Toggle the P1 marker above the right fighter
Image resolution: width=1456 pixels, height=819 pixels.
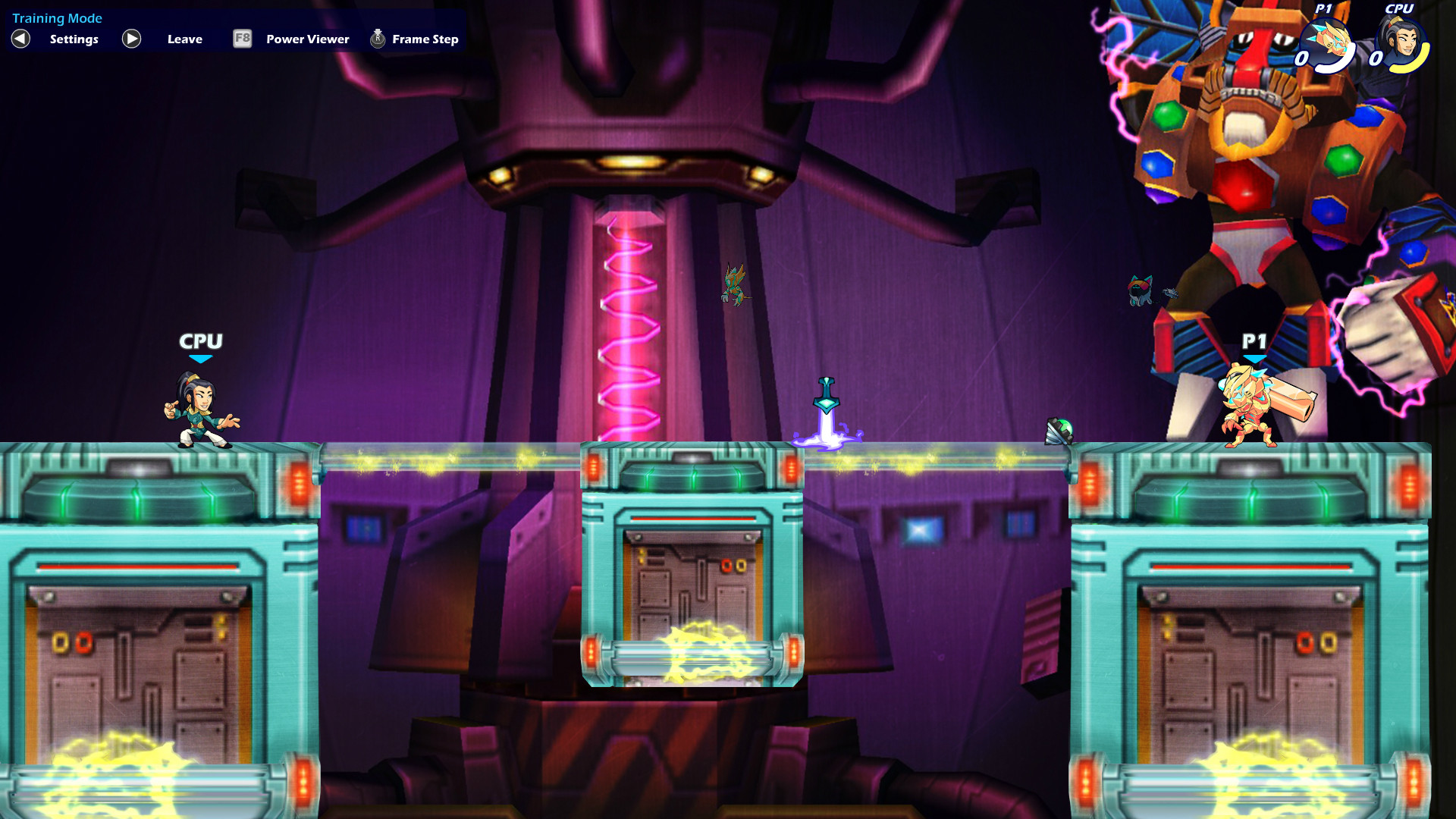(x=1256, y=343)
